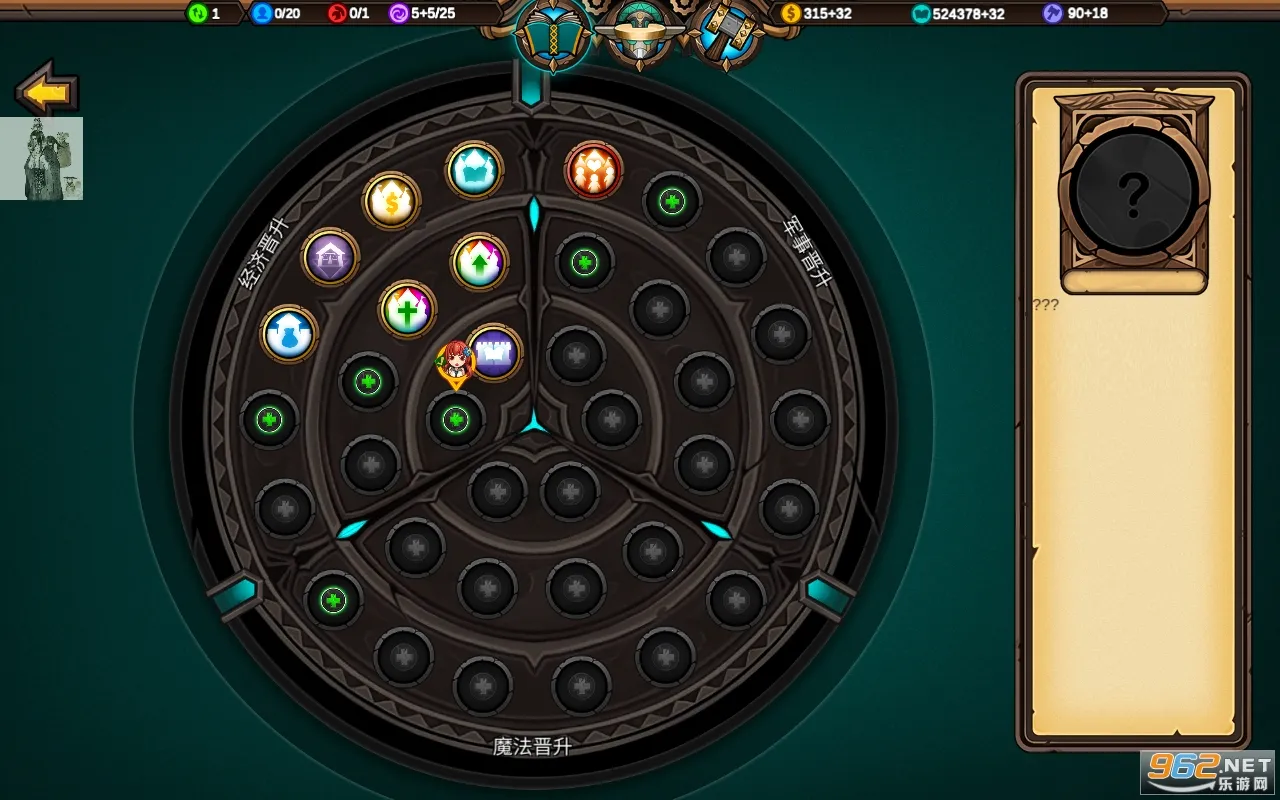Select the red population growth skill
The width and height of the screenshot is (1280, 800).
pos(594,170)
